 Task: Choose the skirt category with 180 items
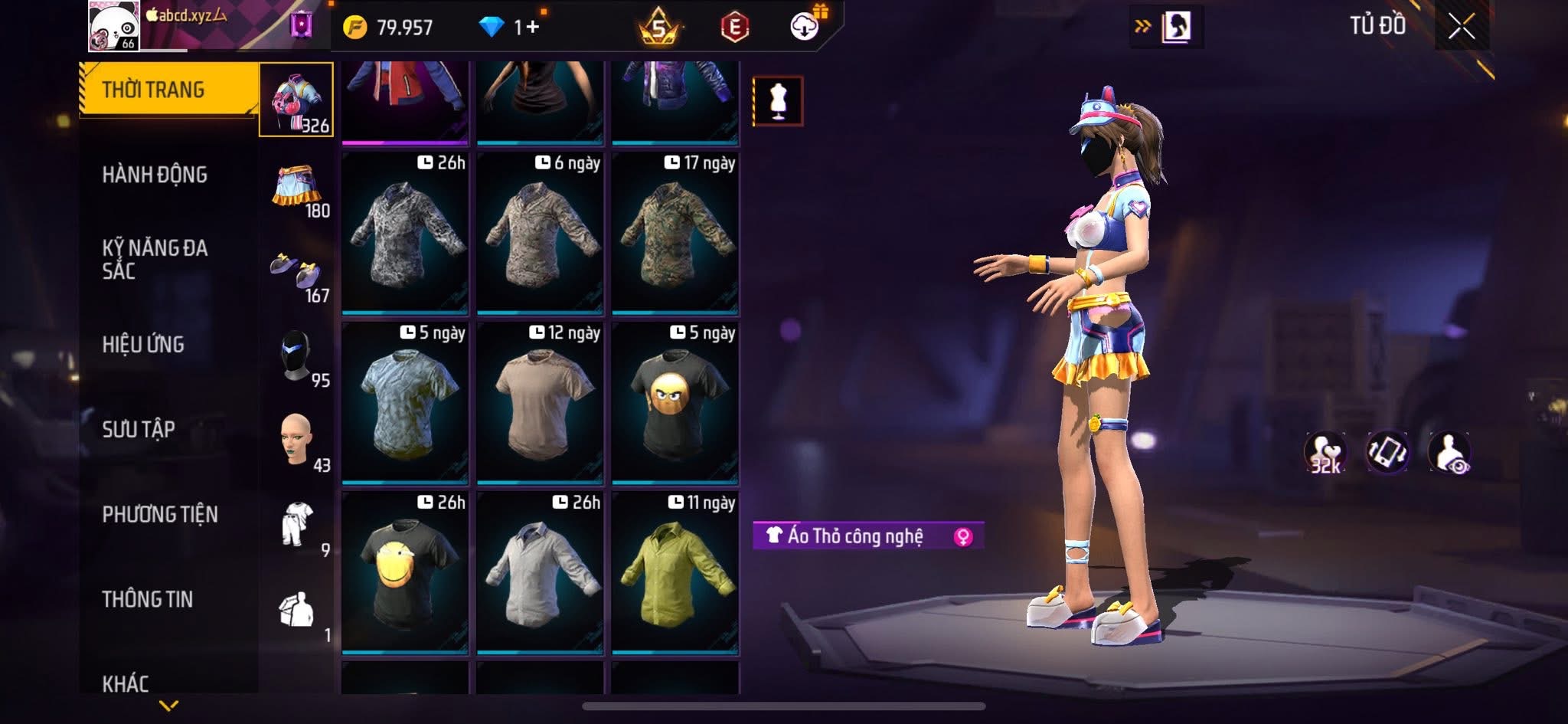(x=298, y=188)
